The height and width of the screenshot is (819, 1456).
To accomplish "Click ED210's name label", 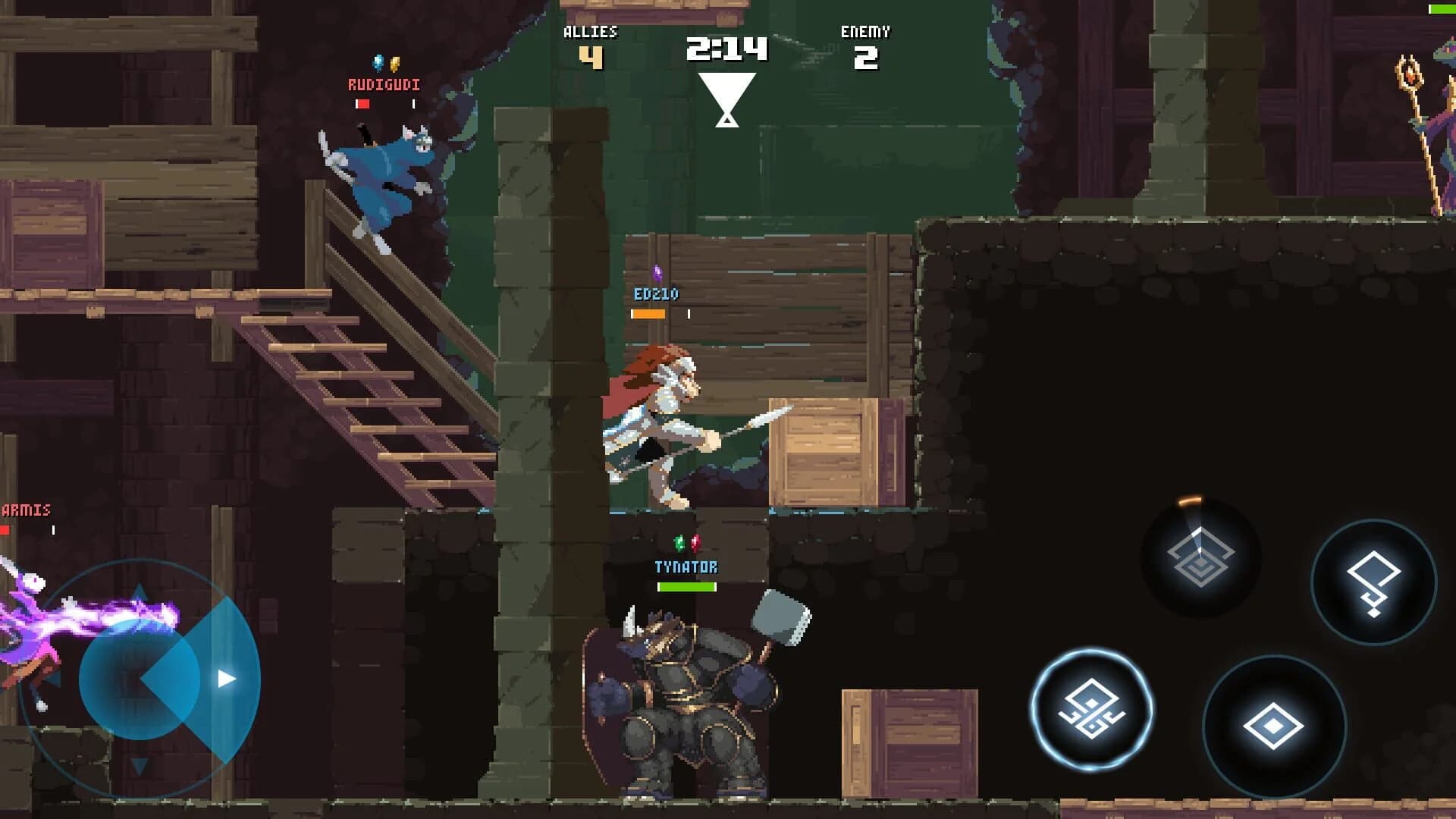I will [x=657, y=292].
